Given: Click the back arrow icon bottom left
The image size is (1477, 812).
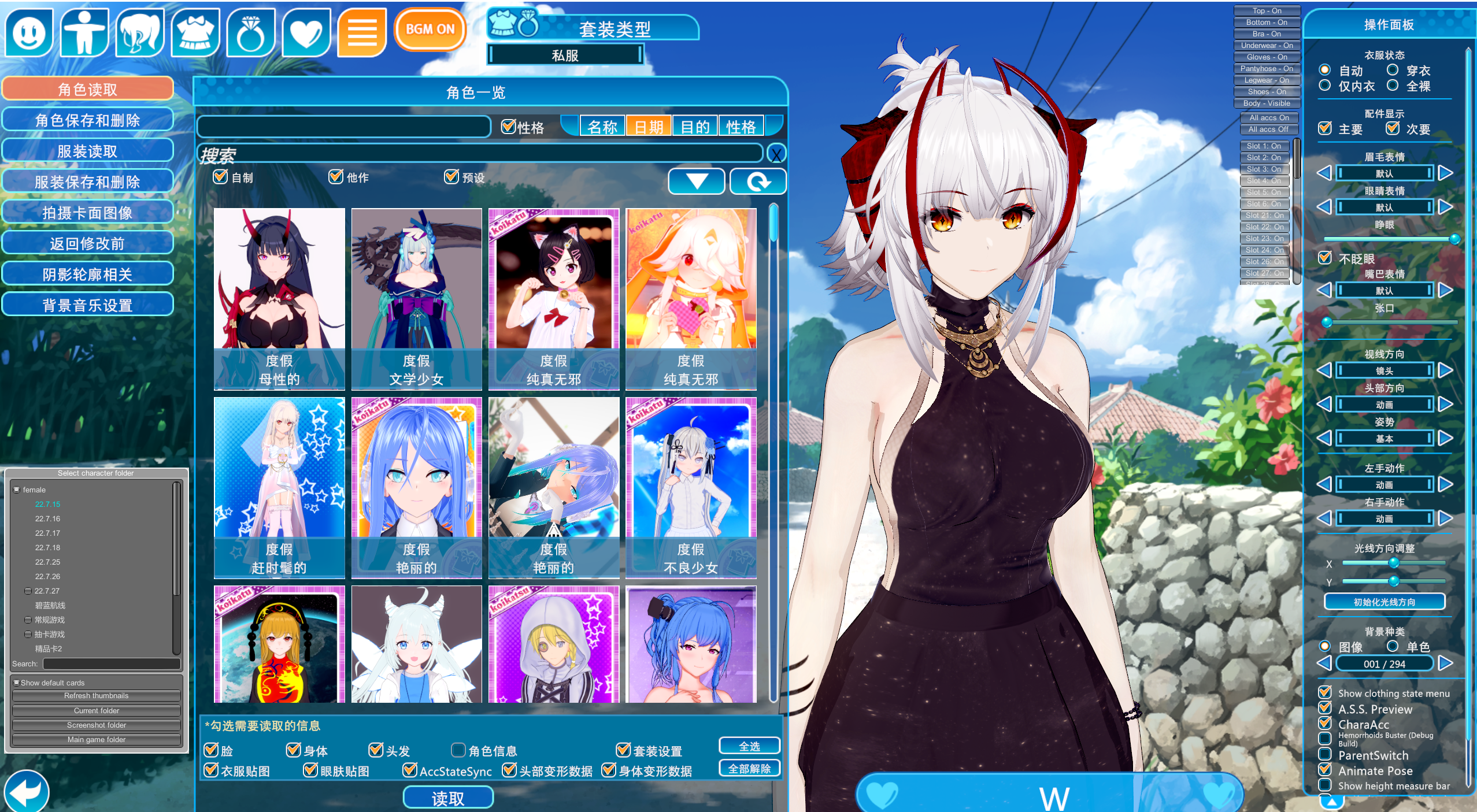Looking at the screenshot, I should [x=26, y=790].
